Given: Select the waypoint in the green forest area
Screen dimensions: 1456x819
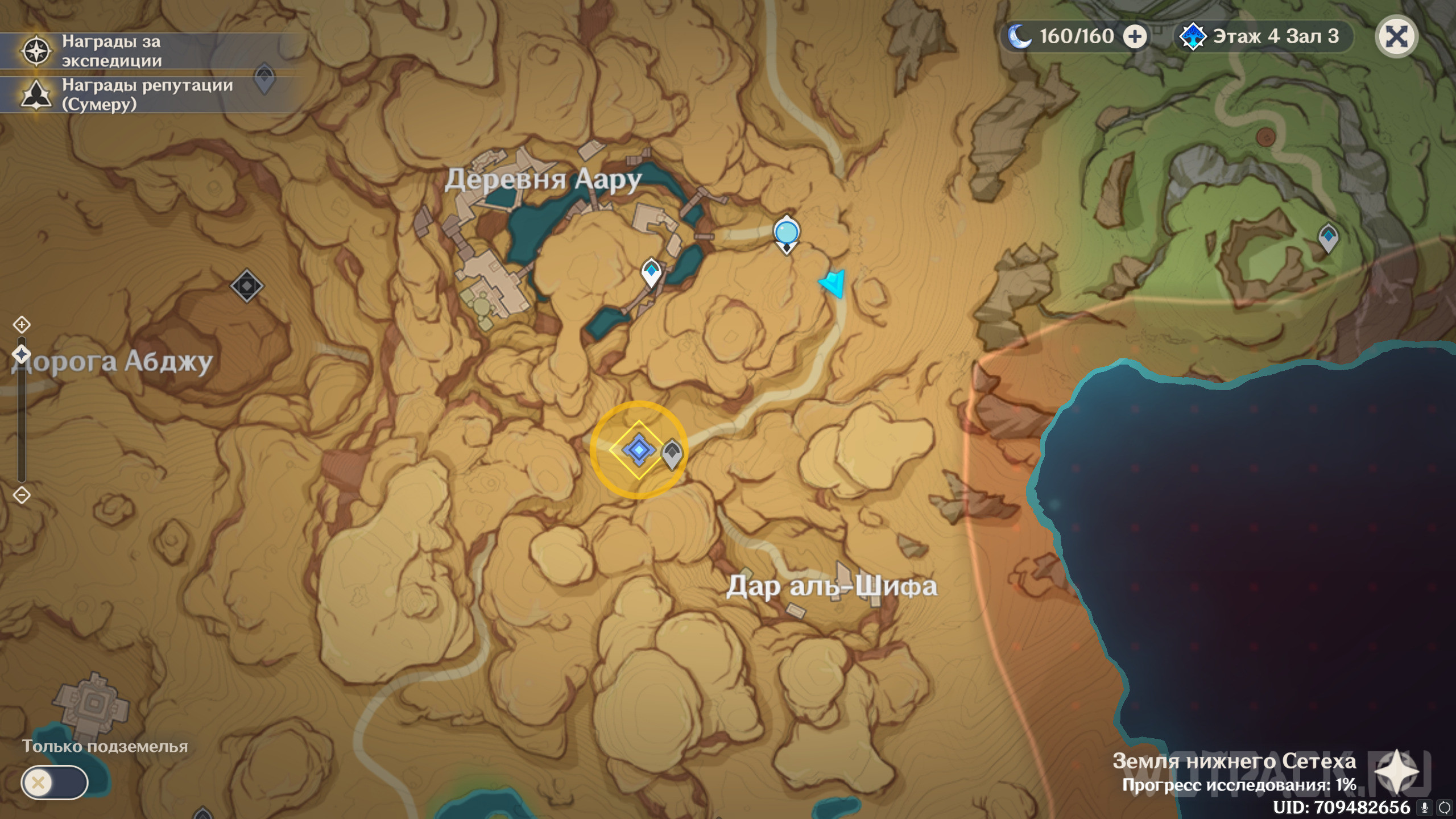Looking at the screenshot, I should tap(1328, 237).
